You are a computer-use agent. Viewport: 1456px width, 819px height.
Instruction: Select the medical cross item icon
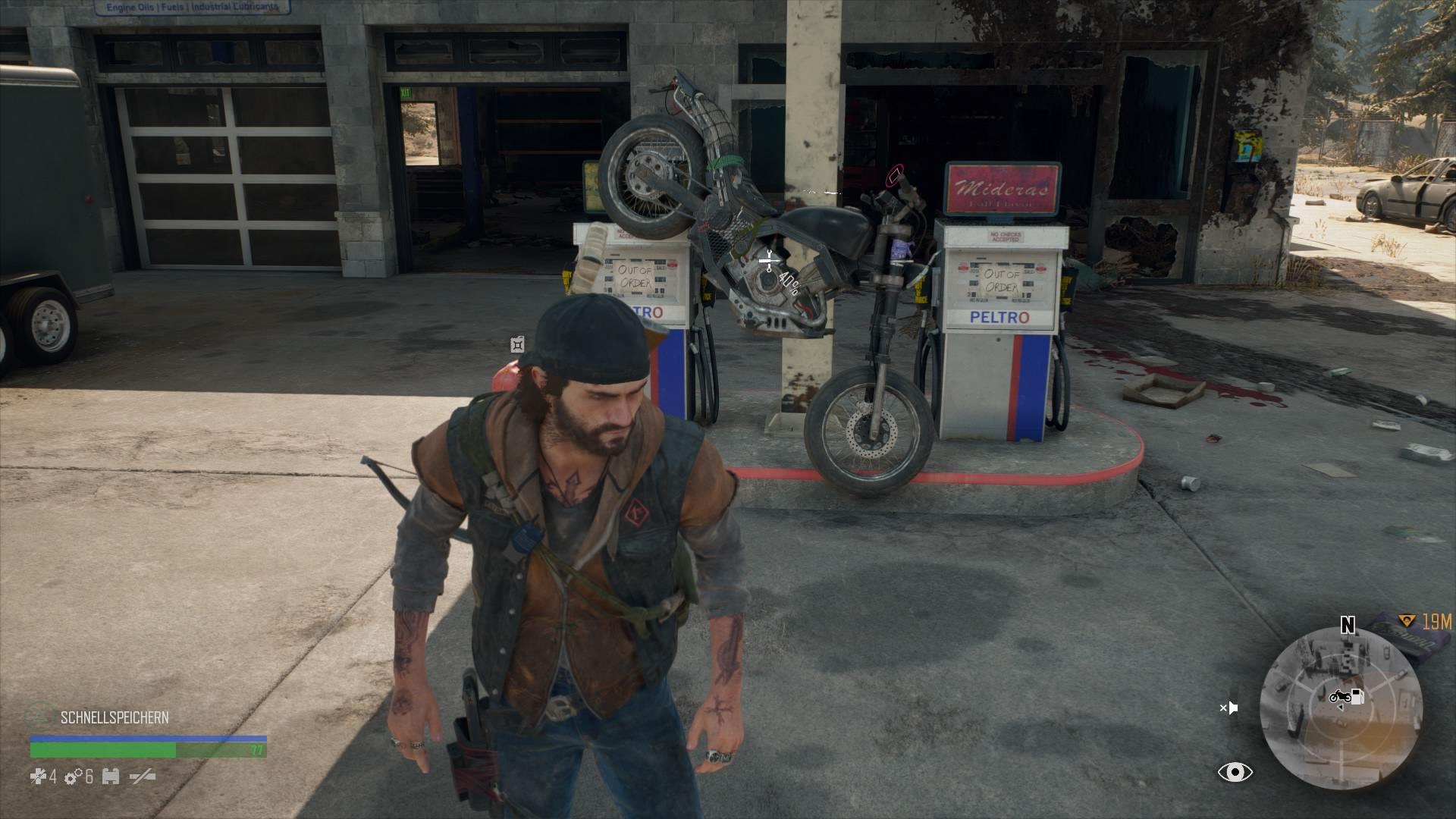[39, 777]
